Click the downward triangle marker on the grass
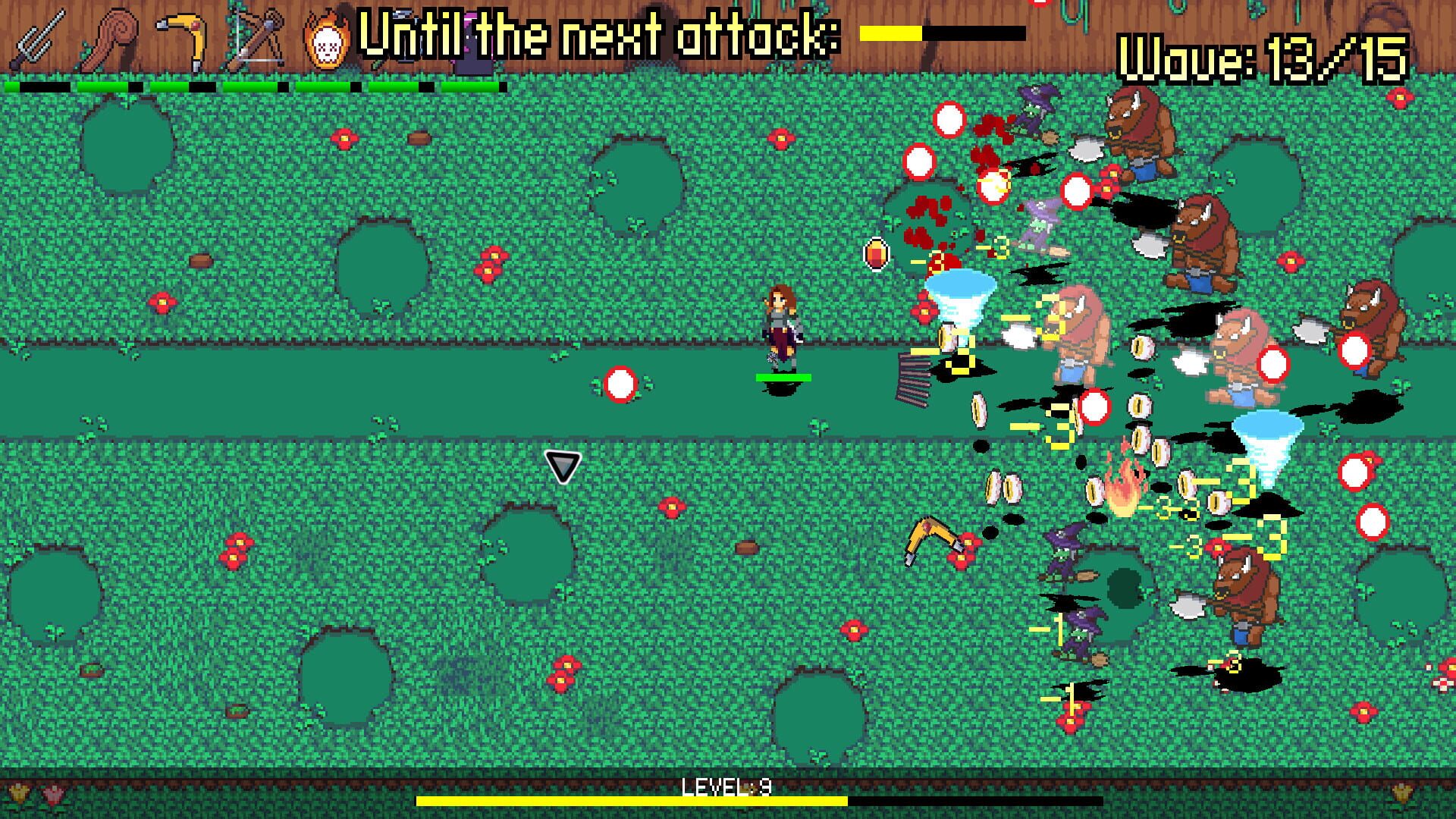Image resolution: width=1456 pixels, height=819 pixels. pyautogui.click(x=561, y=466)
